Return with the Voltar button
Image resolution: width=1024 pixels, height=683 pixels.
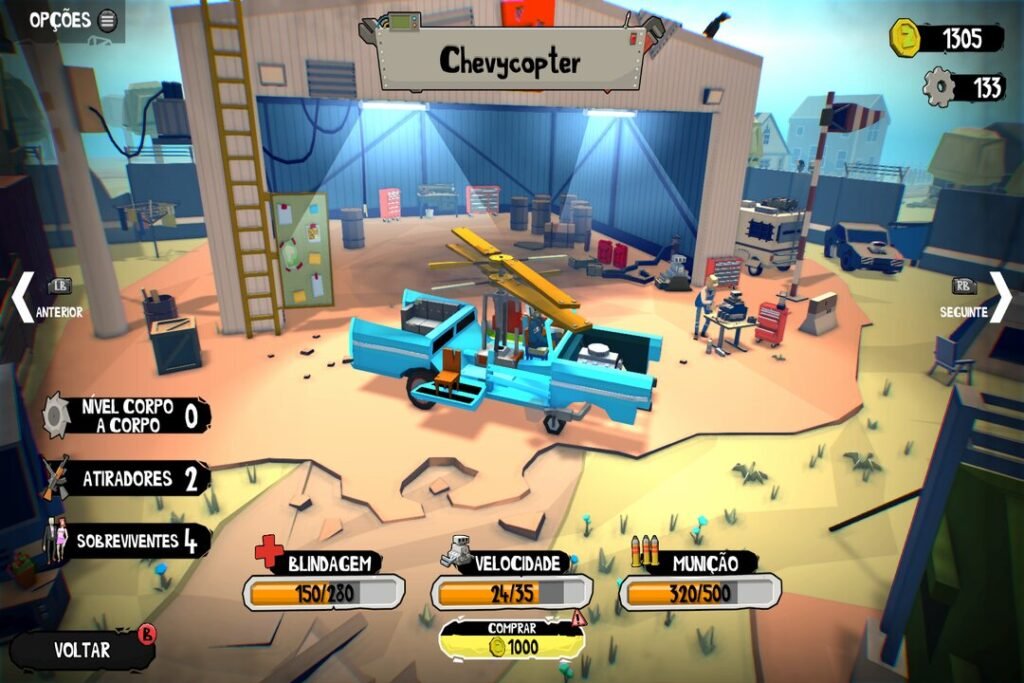83,649
